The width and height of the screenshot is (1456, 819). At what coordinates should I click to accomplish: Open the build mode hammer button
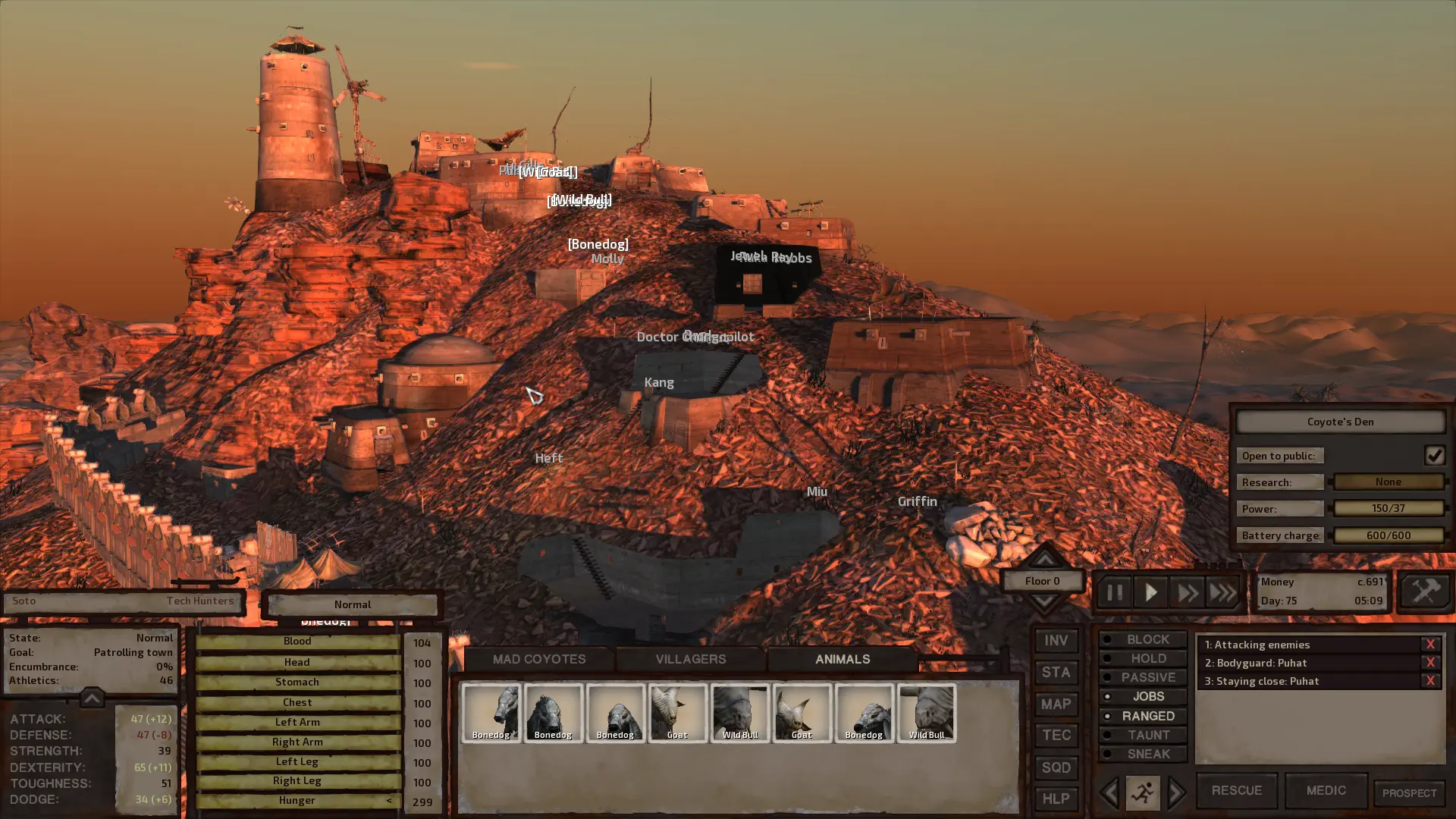click(1425, 591)
